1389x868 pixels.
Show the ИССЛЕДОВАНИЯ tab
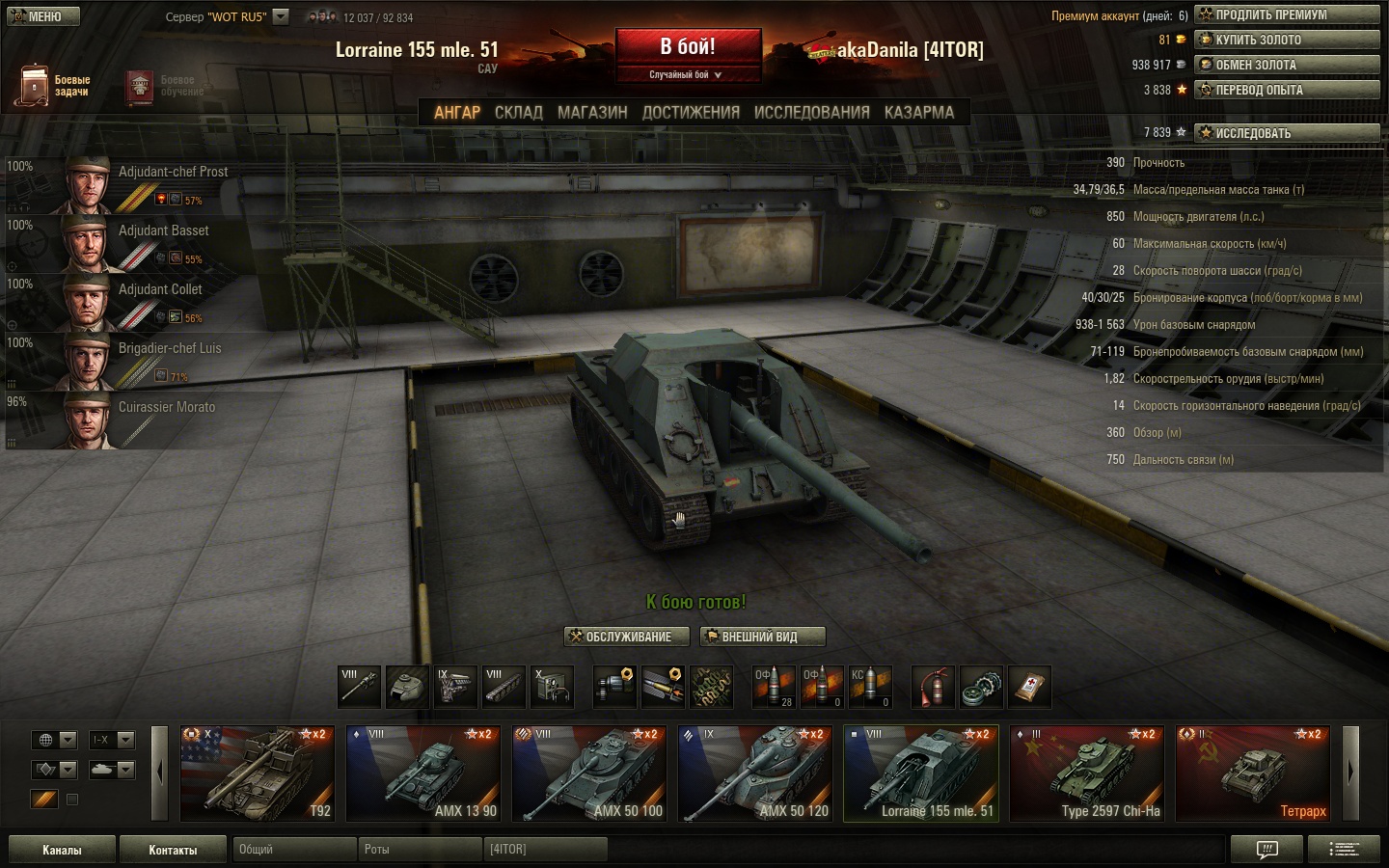coord(811,113)
